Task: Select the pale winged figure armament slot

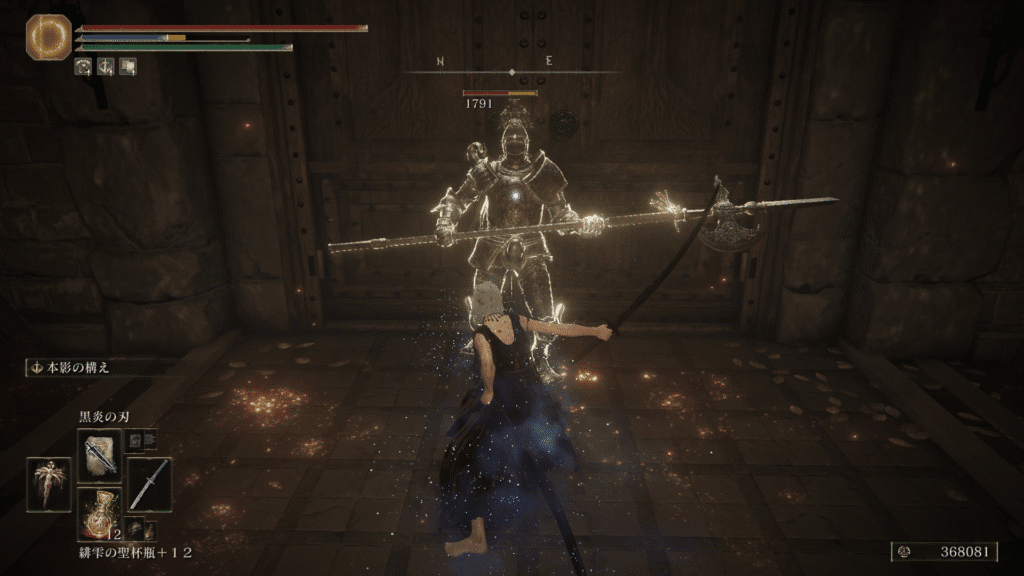Action: coord(49,485)
